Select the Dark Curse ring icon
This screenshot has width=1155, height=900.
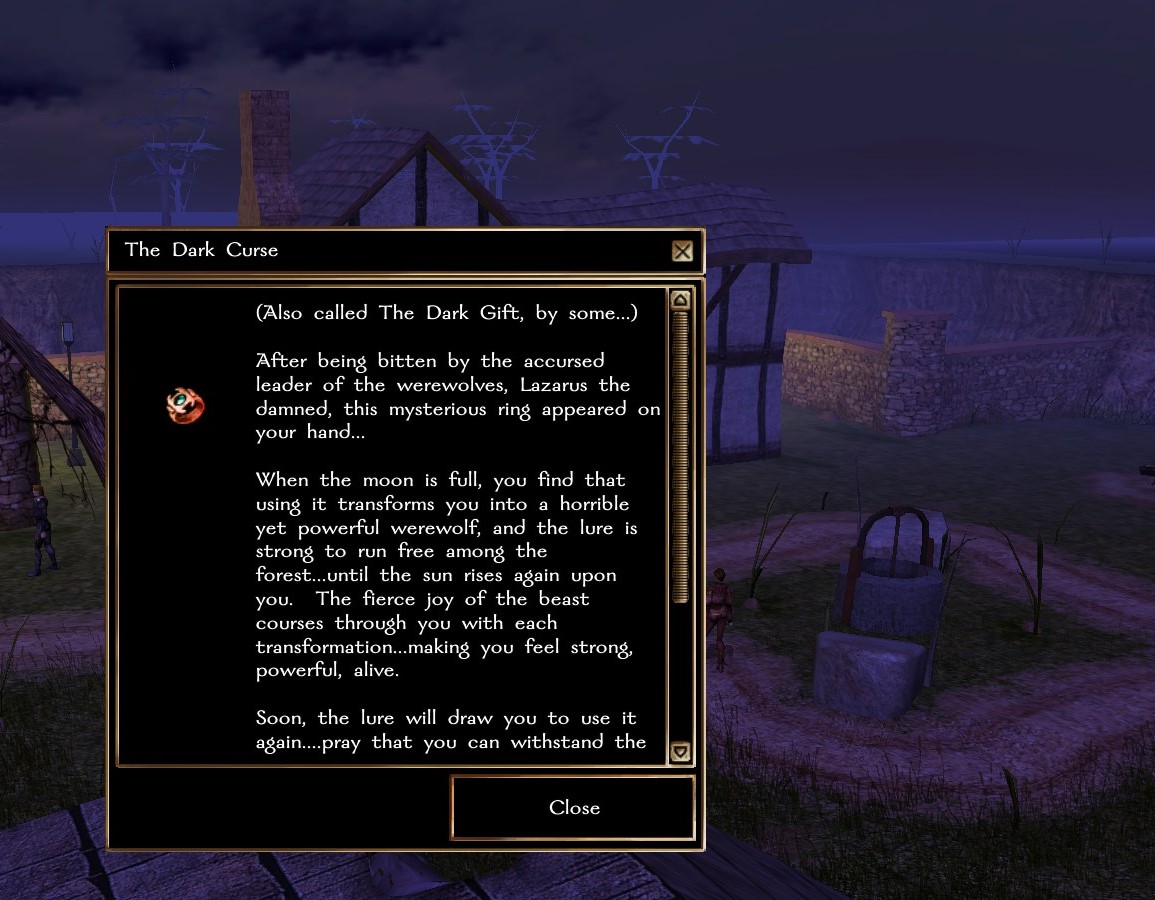coord(185,406)
